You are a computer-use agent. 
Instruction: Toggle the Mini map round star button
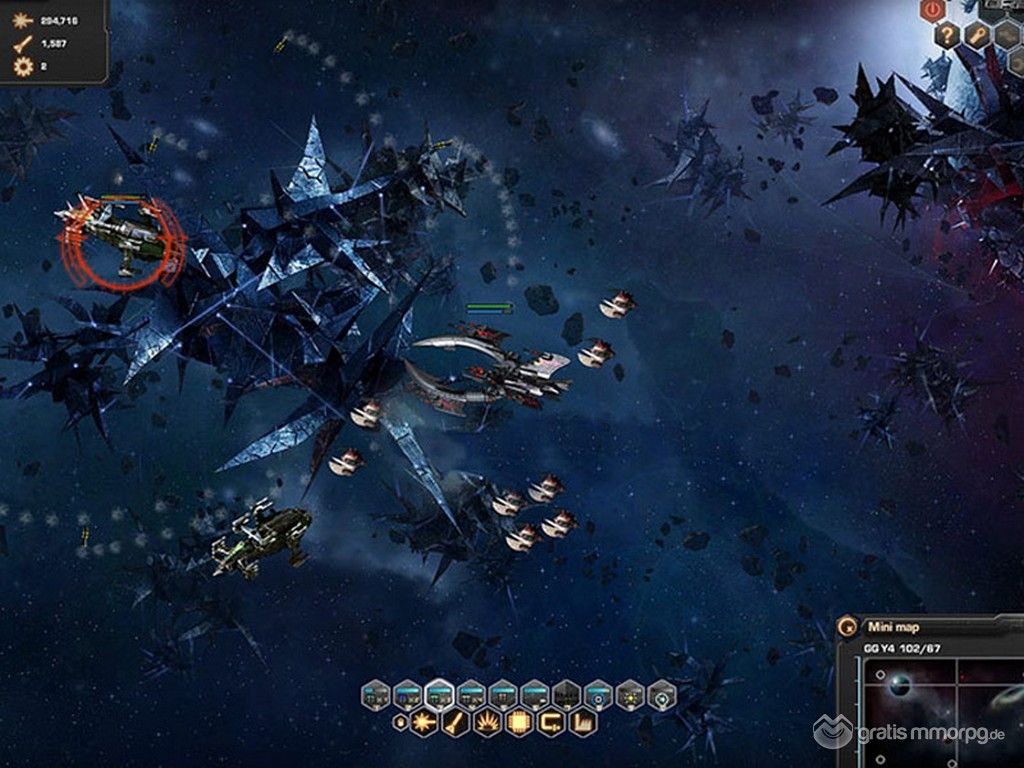pyautogui.click(x=847, y=628)
